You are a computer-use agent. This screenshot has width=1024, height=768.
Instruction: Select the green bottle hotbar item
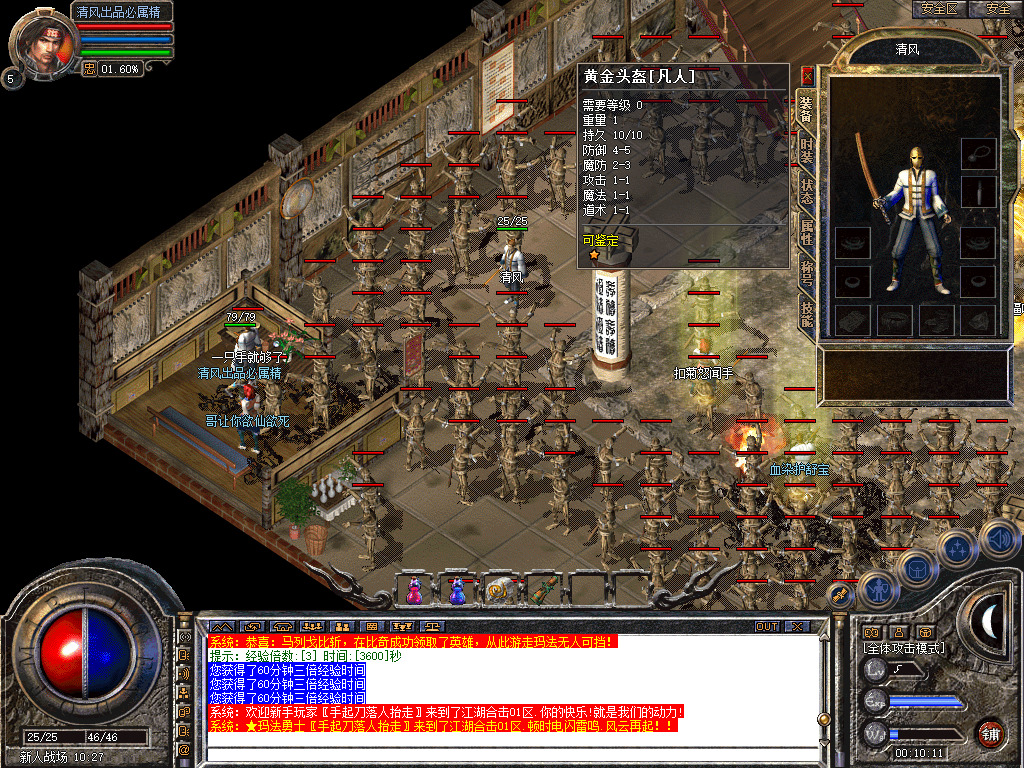pyautogui.click(x=541, y=591)
